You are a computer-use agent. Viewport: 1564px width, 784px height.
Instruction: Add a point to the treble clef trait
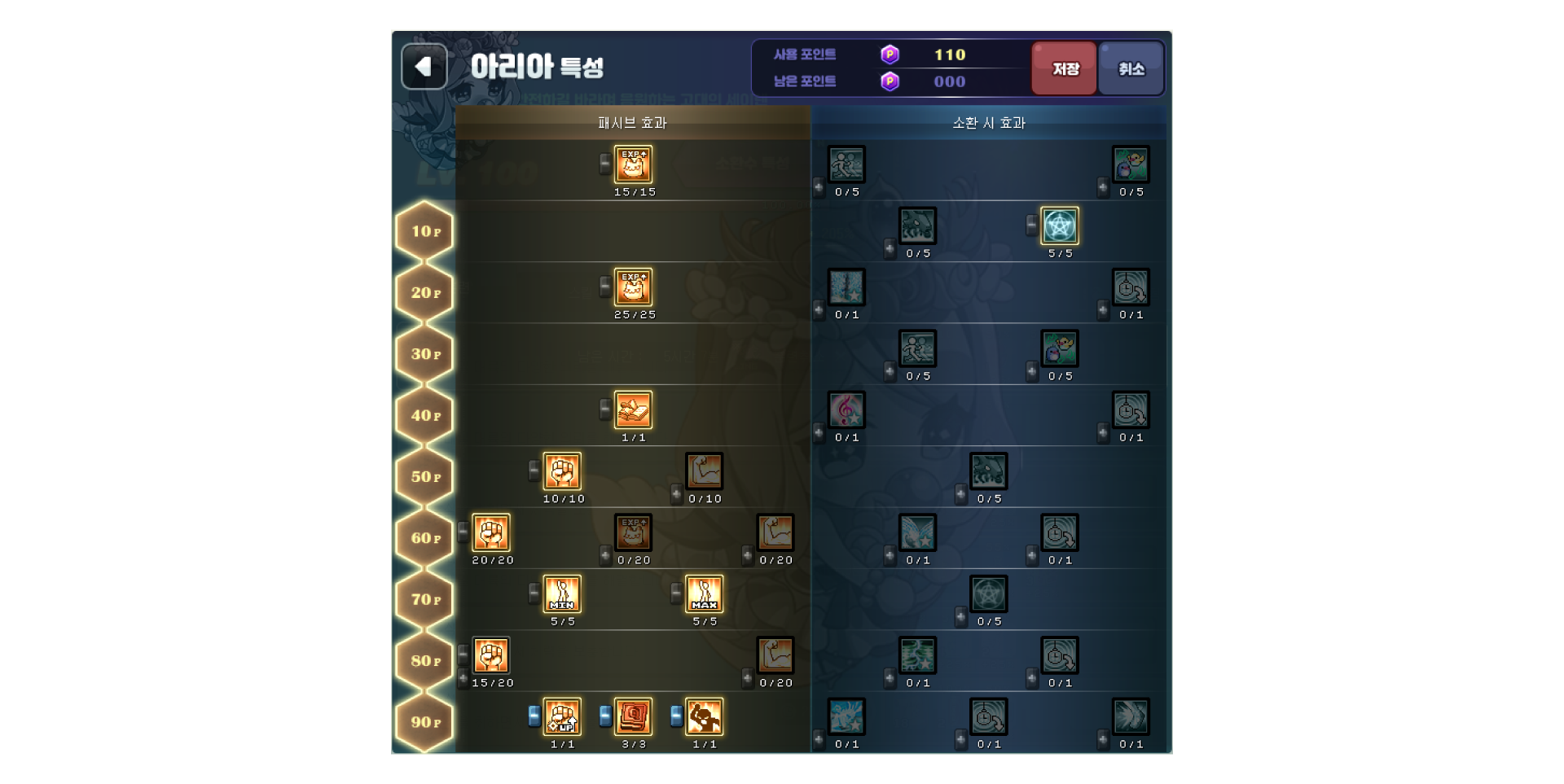click(x=819, y=432)
